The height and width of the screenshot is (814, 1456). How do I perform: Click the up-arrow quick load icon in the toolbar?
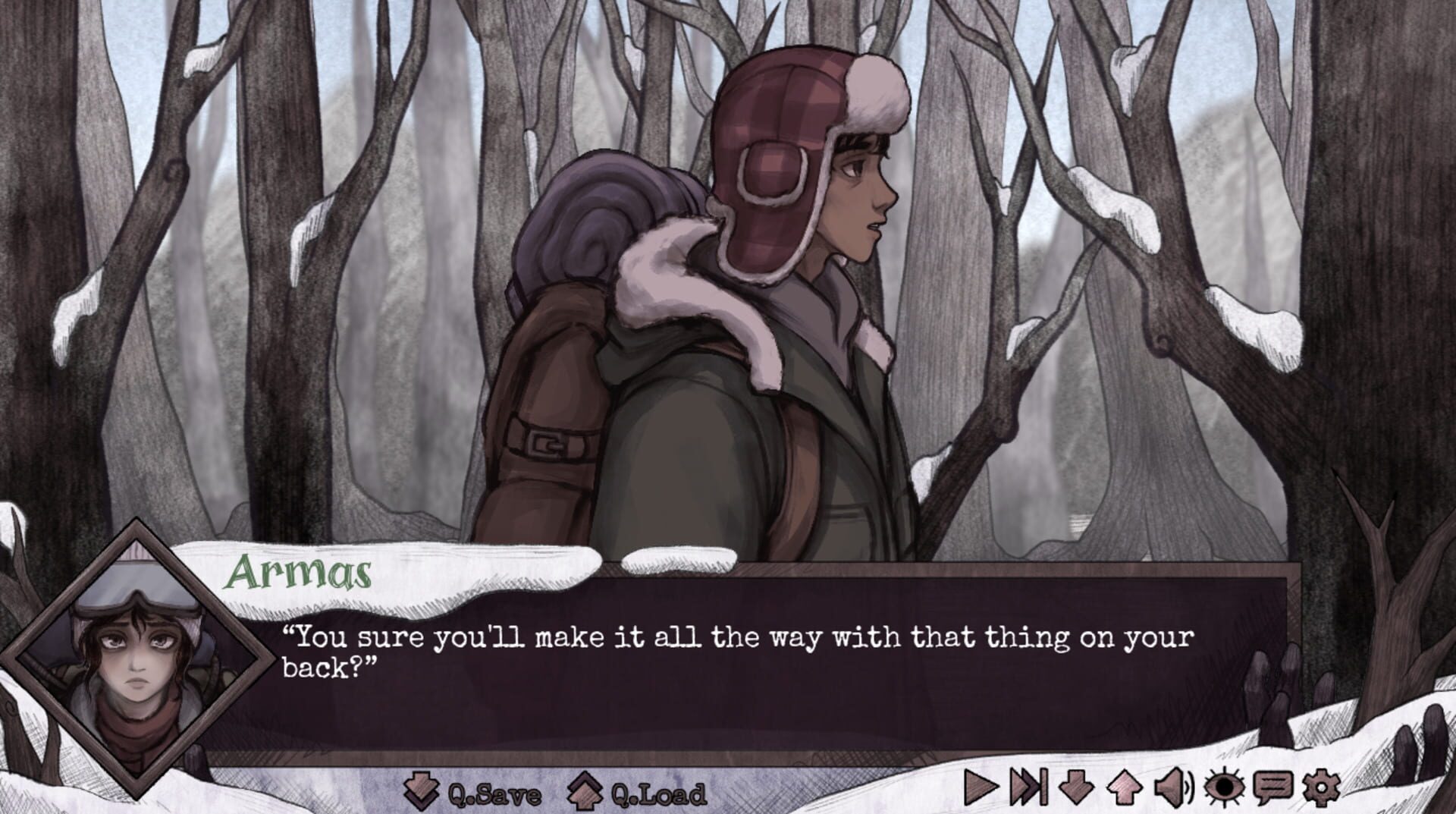1123,786
